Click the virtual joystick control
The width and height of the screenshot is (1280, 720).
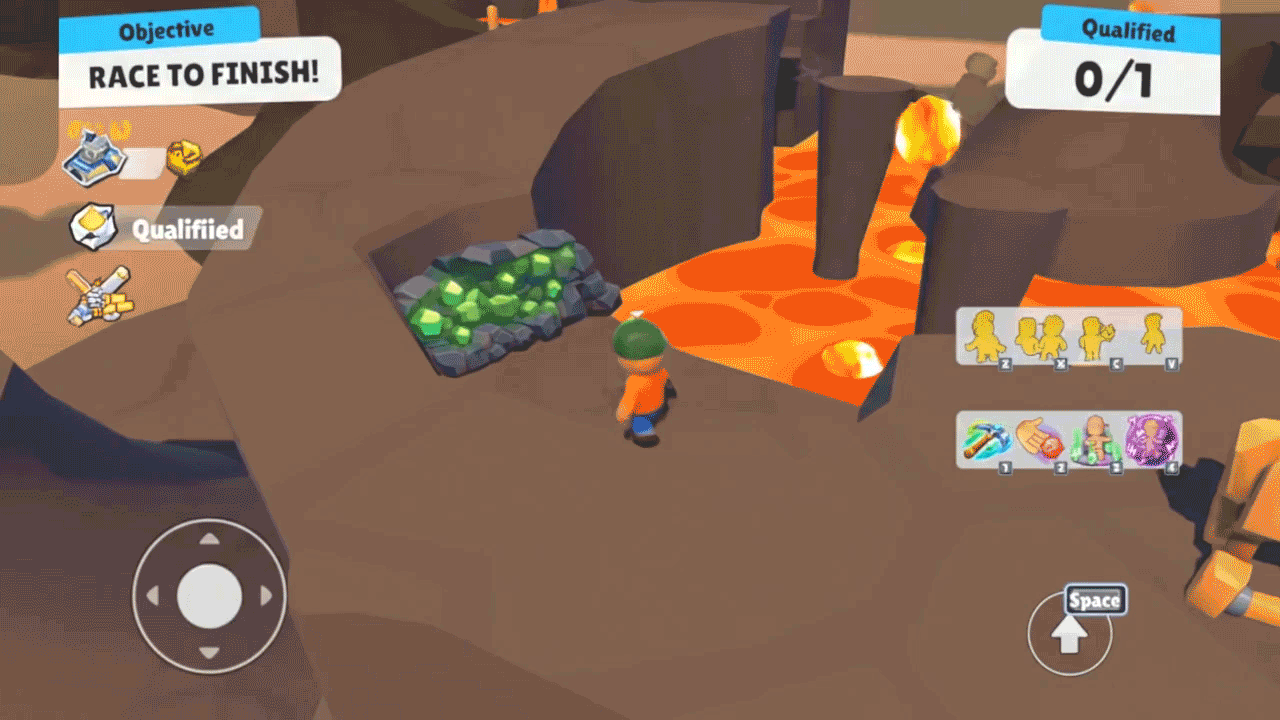[210, 596]
